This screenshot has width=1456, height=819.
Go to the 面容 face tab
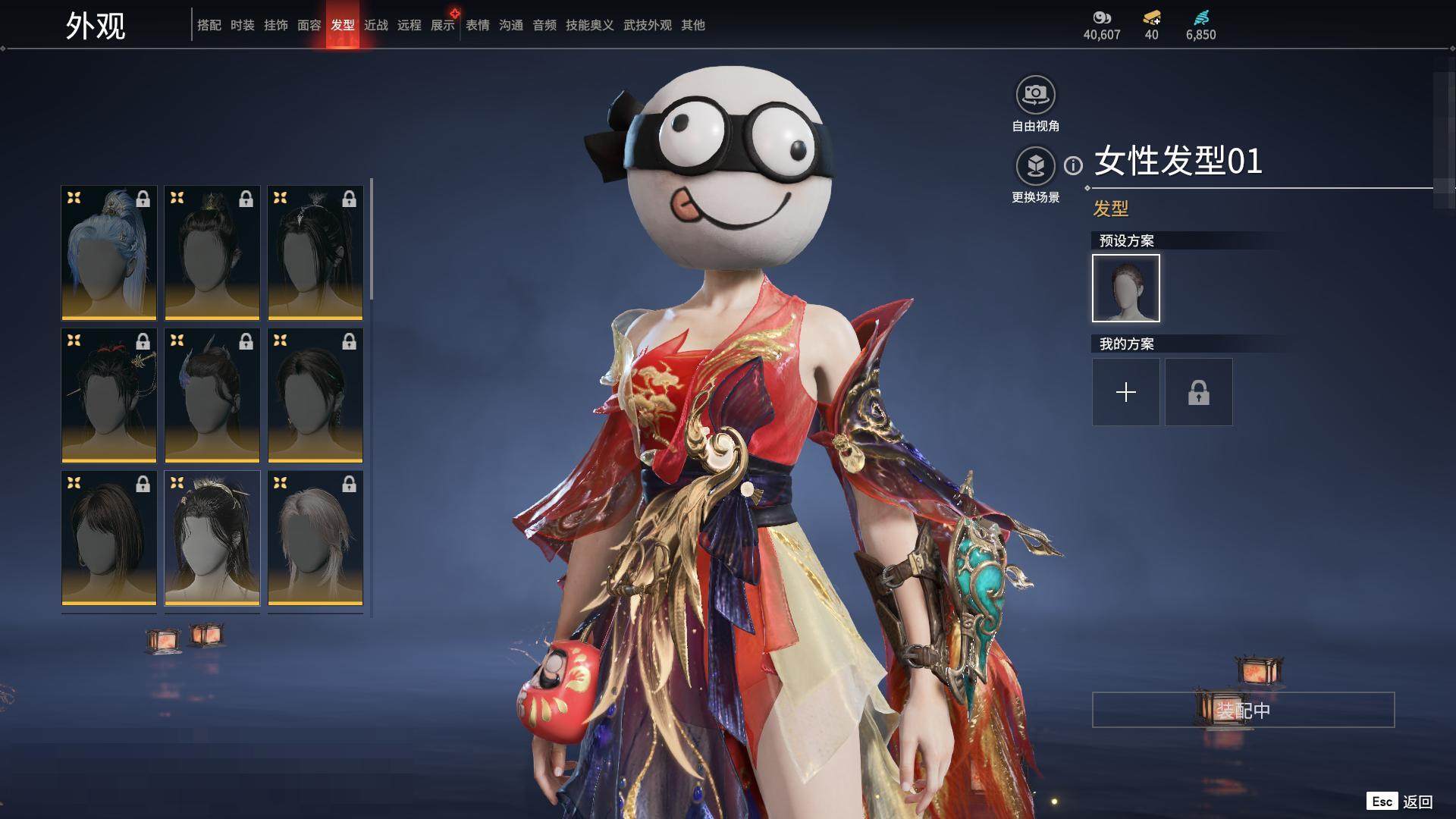pyautogui.click(x=309, y=25)
